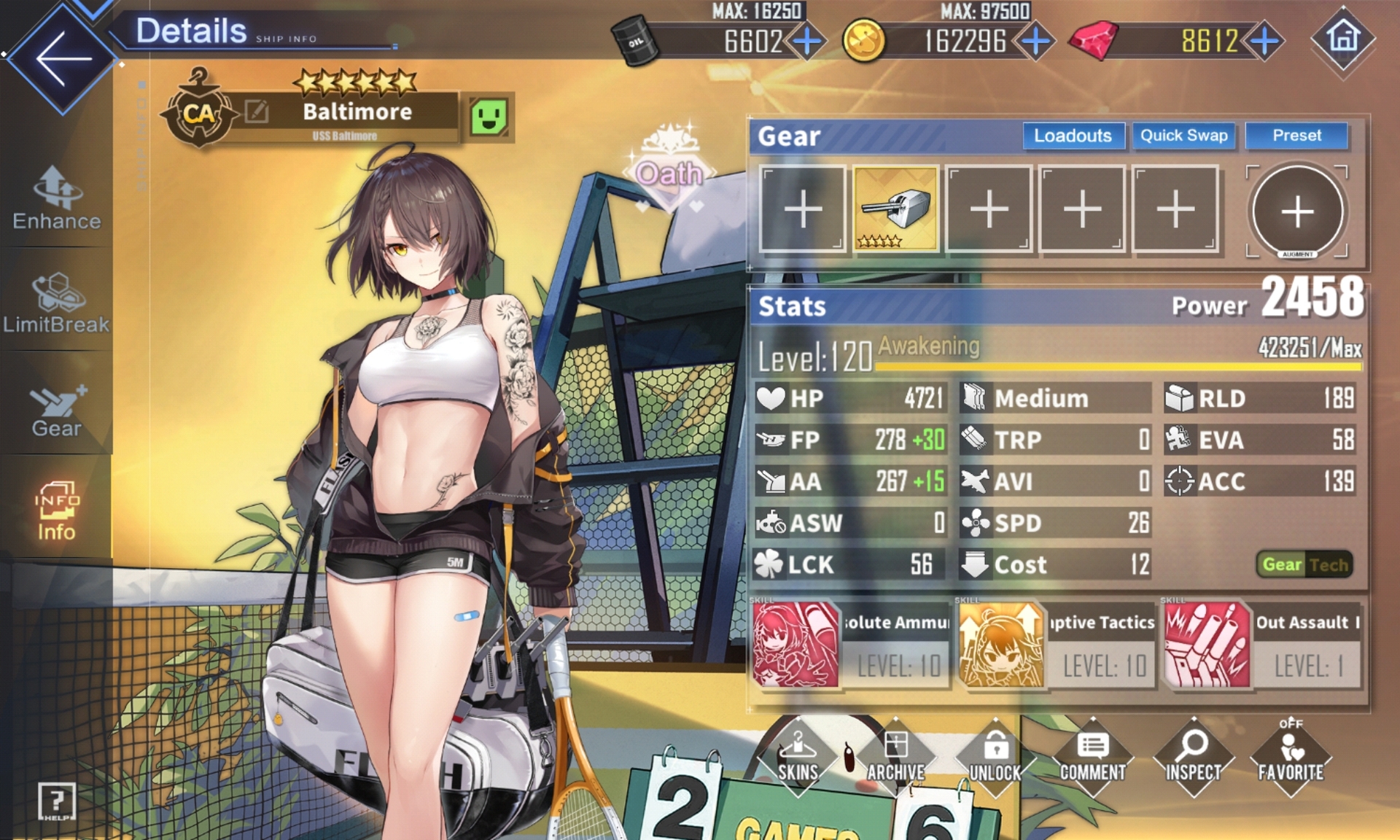Choose Quick Swap for gear
The height and width of the screenshot is (840, 1400).
[1183, 136]
